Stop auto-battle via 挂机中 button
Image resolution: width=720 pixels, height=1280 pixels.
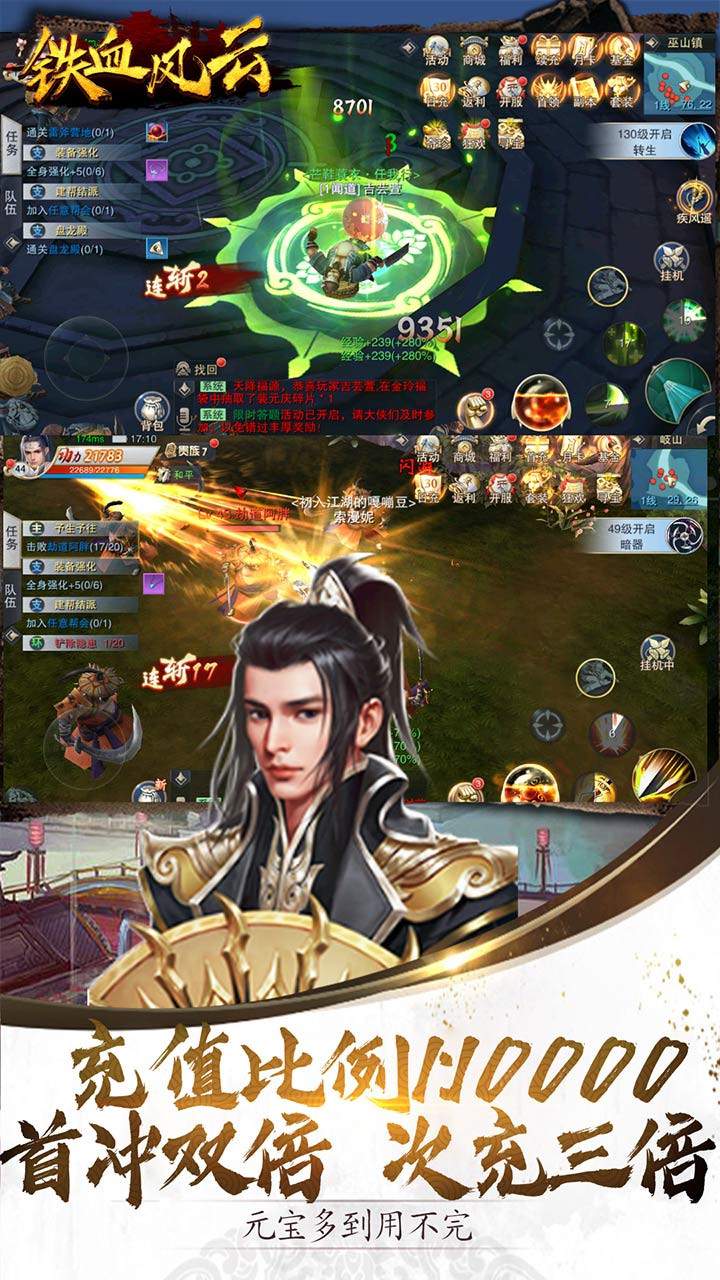coord(657,654)
